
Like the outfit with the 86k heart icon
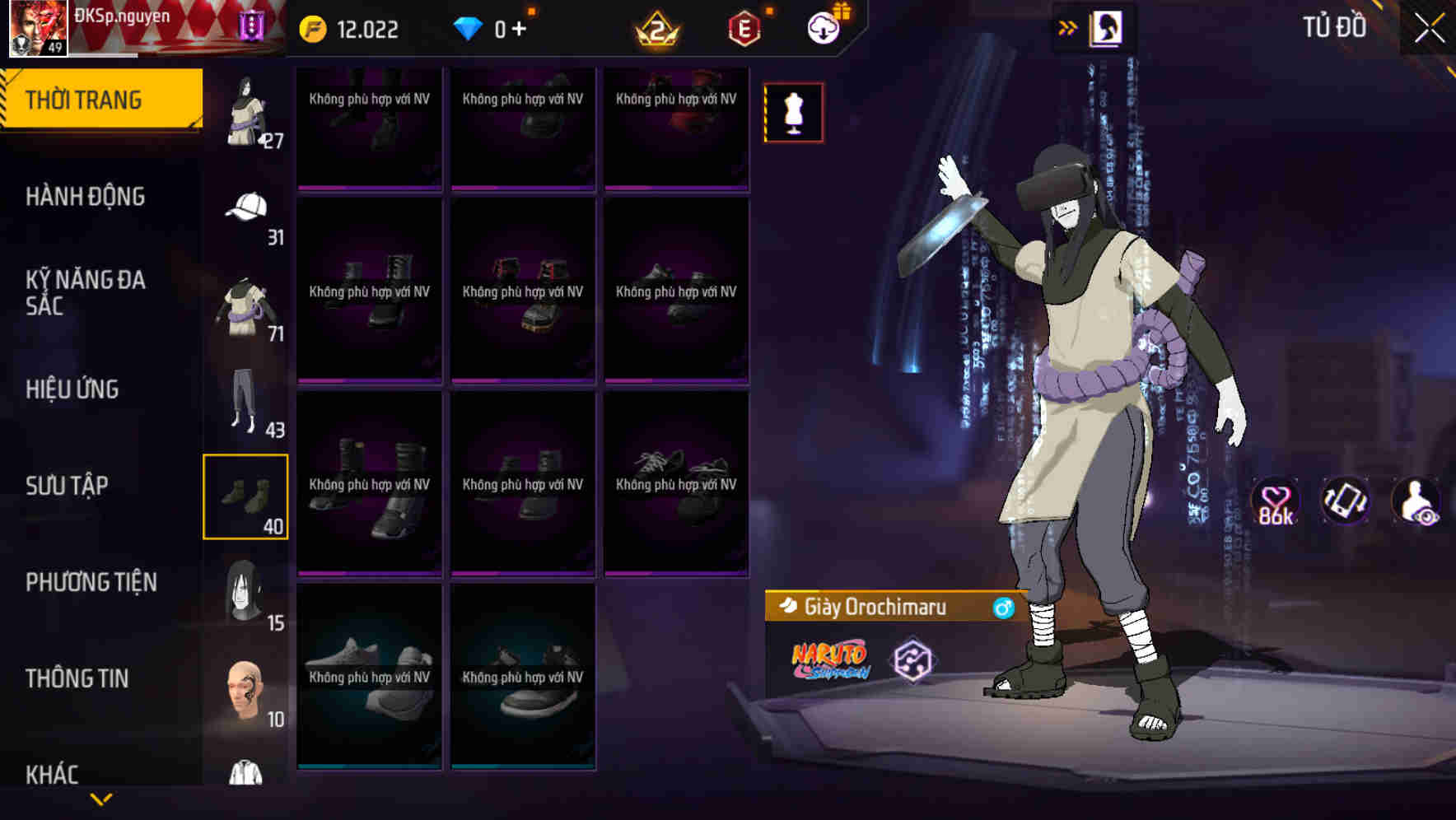pyautogui.click(x=1274, y=506)
